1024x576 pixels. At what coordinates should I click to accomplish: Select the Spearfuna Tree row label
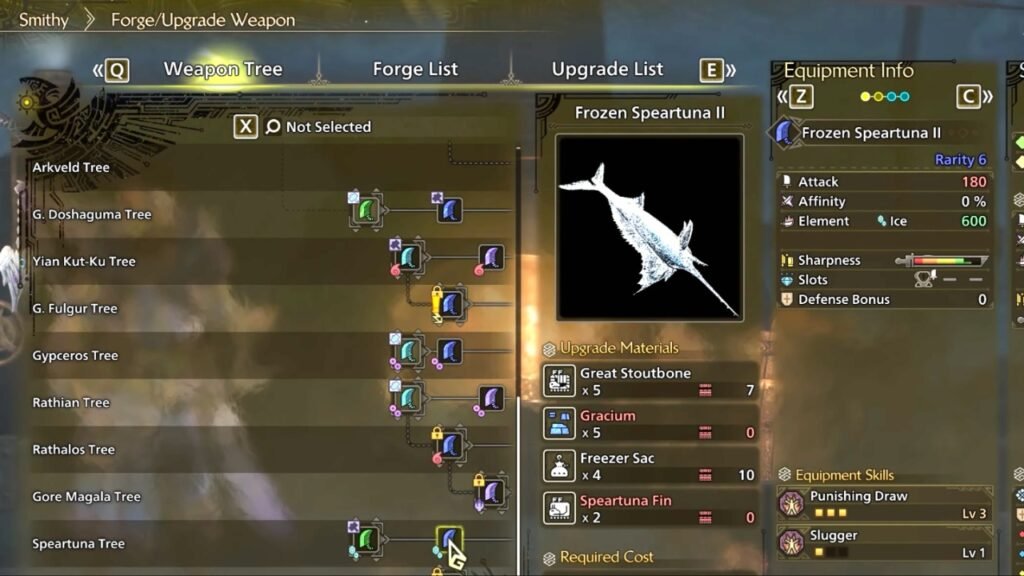[x=78, y=544]
